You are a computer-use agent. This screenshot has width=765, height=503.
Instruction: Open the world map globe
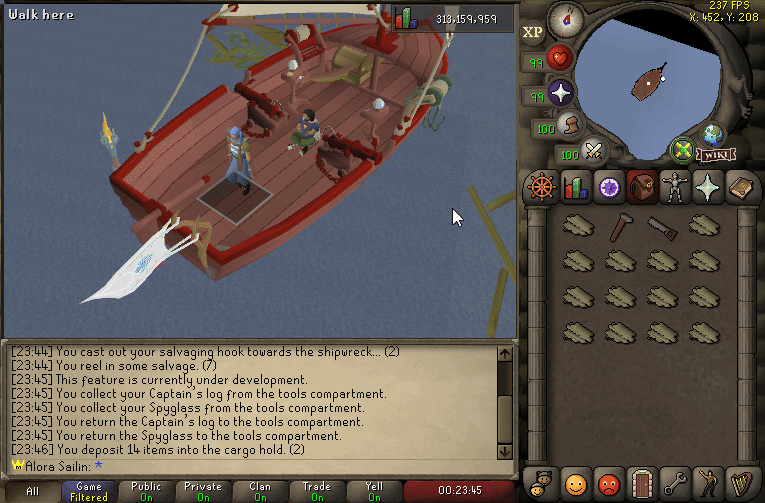tap(713, 135)
